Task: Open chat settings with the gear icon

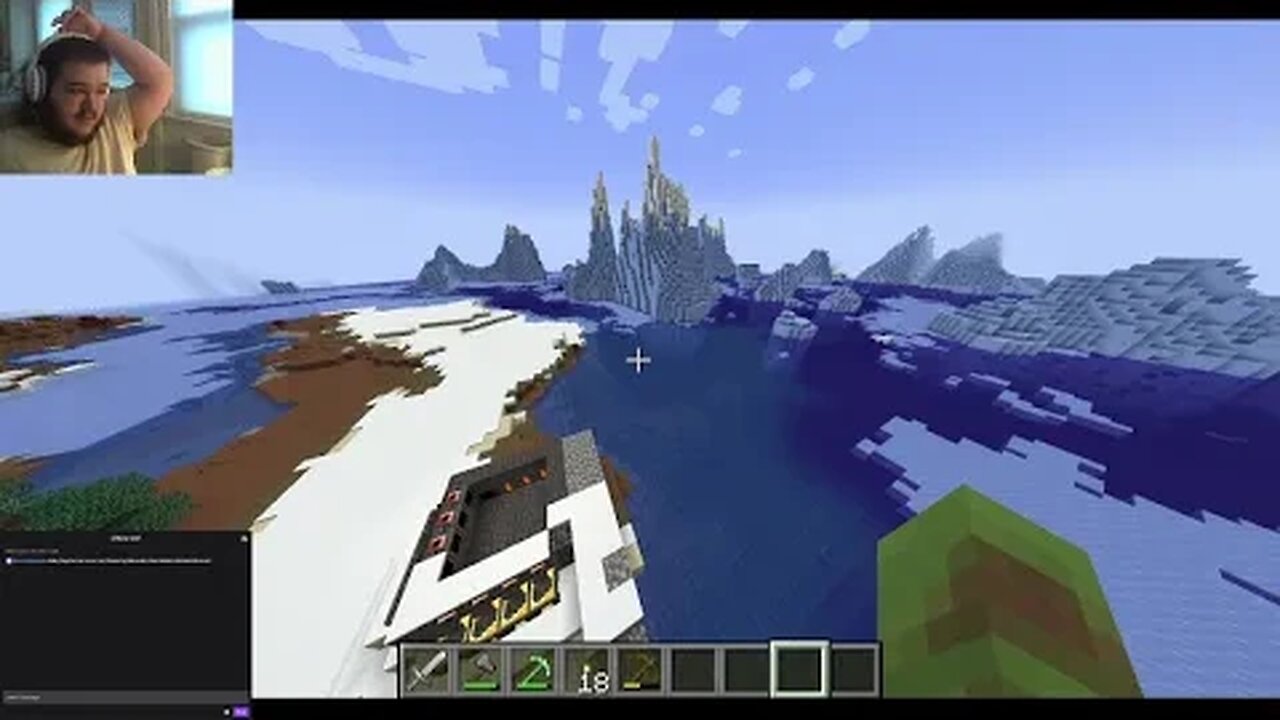Action: (x=226, y=711)
